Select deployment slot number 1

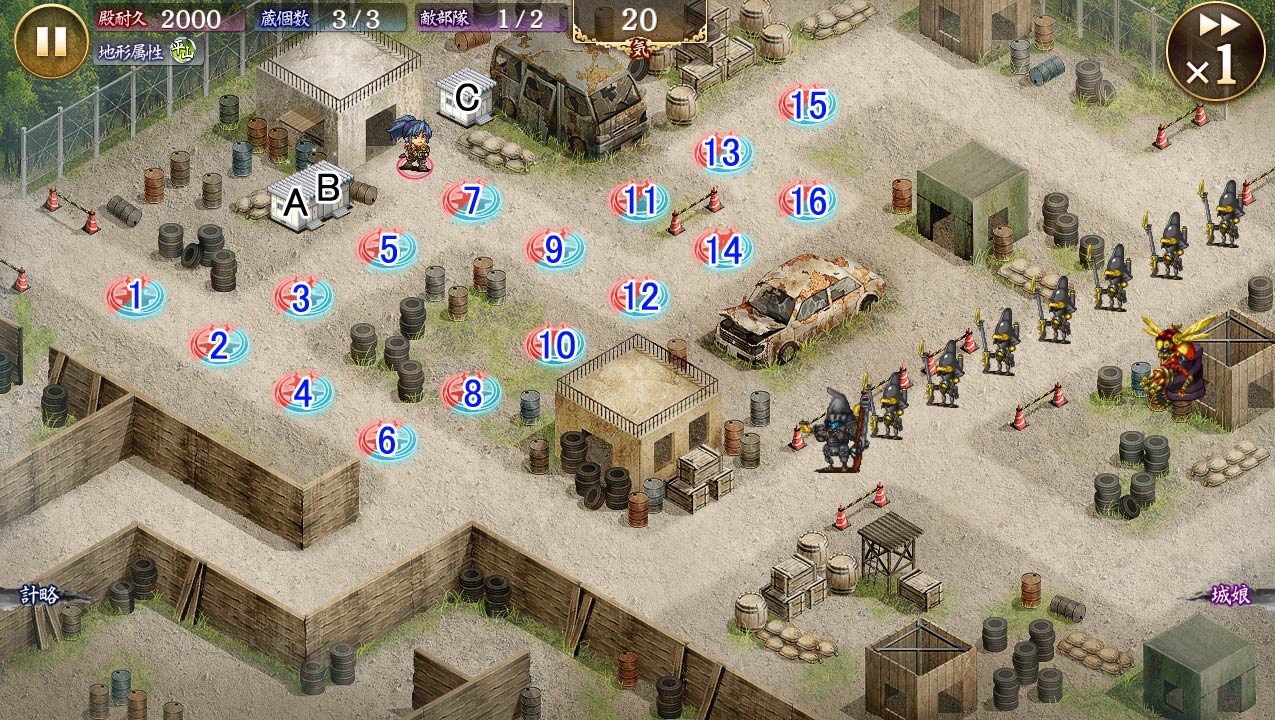coord(136,297)
